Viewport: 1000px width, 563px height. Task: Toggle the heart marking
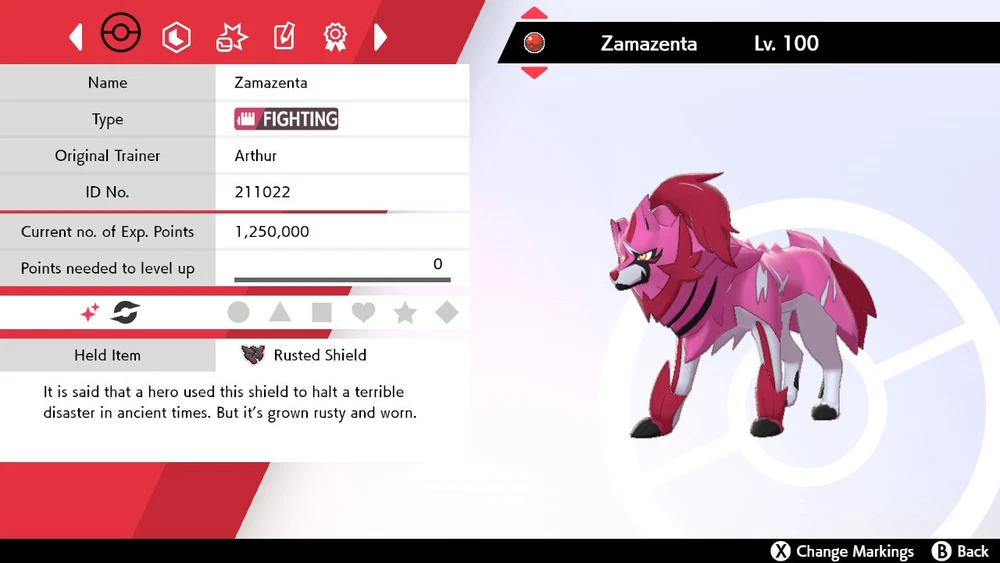[363, 313]
